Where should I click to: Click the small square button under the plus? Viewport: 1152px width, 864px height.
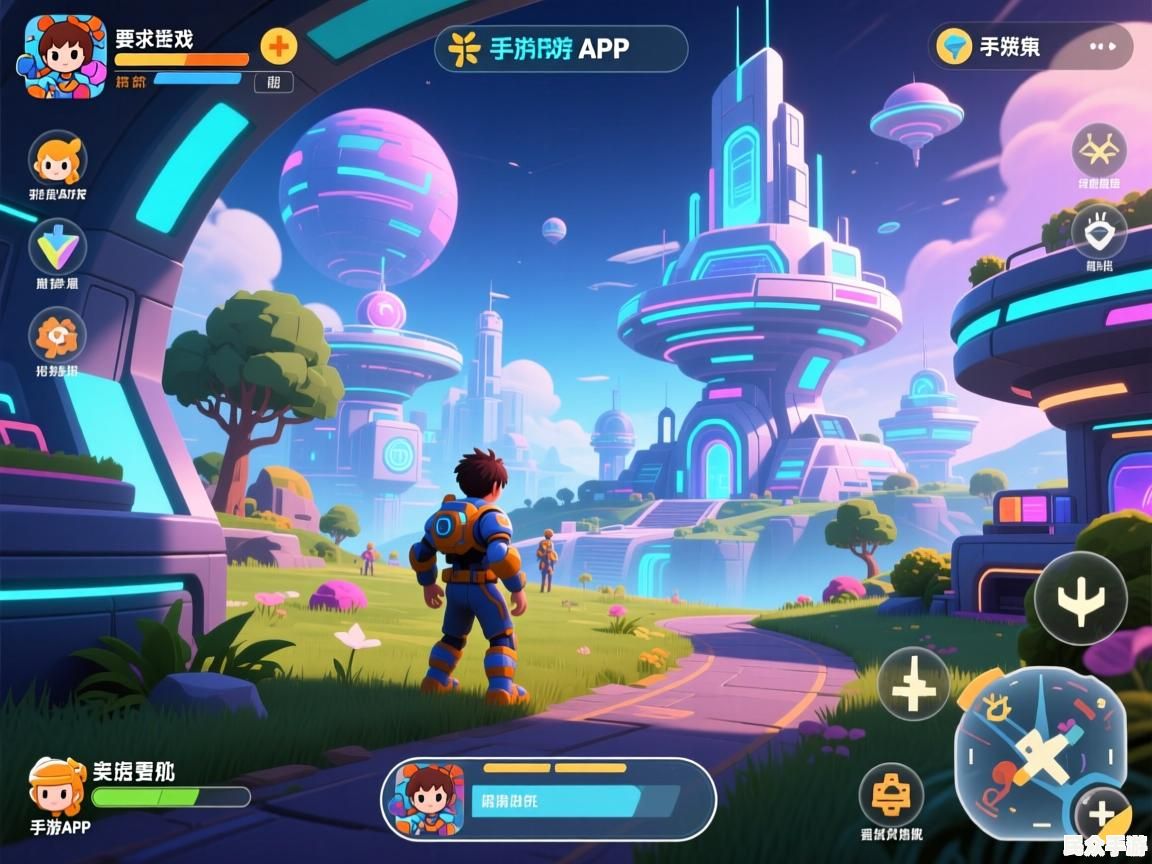coord(273,82)
